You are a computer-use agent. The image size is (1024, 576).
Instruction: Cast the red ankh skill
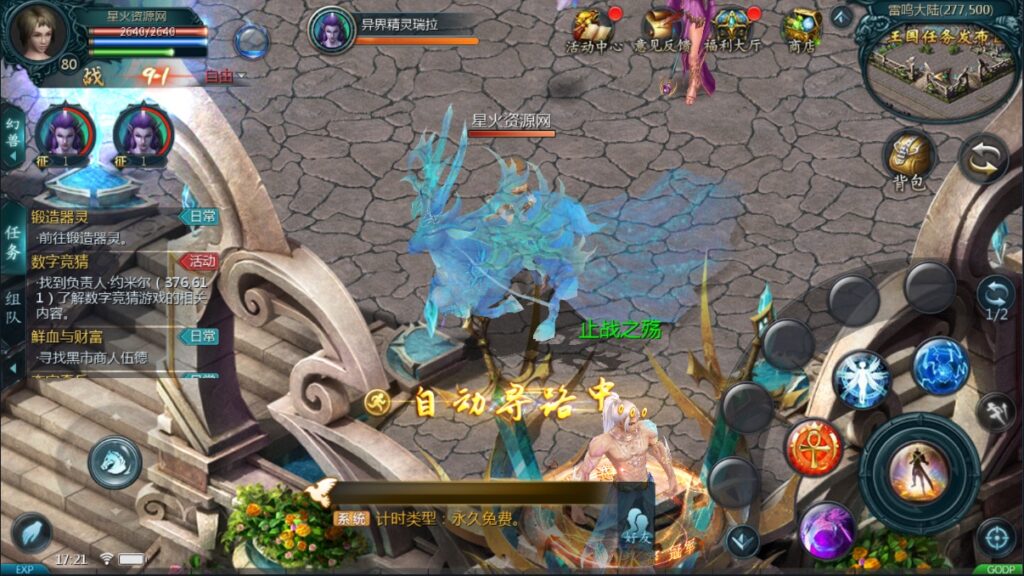[813, 446]
